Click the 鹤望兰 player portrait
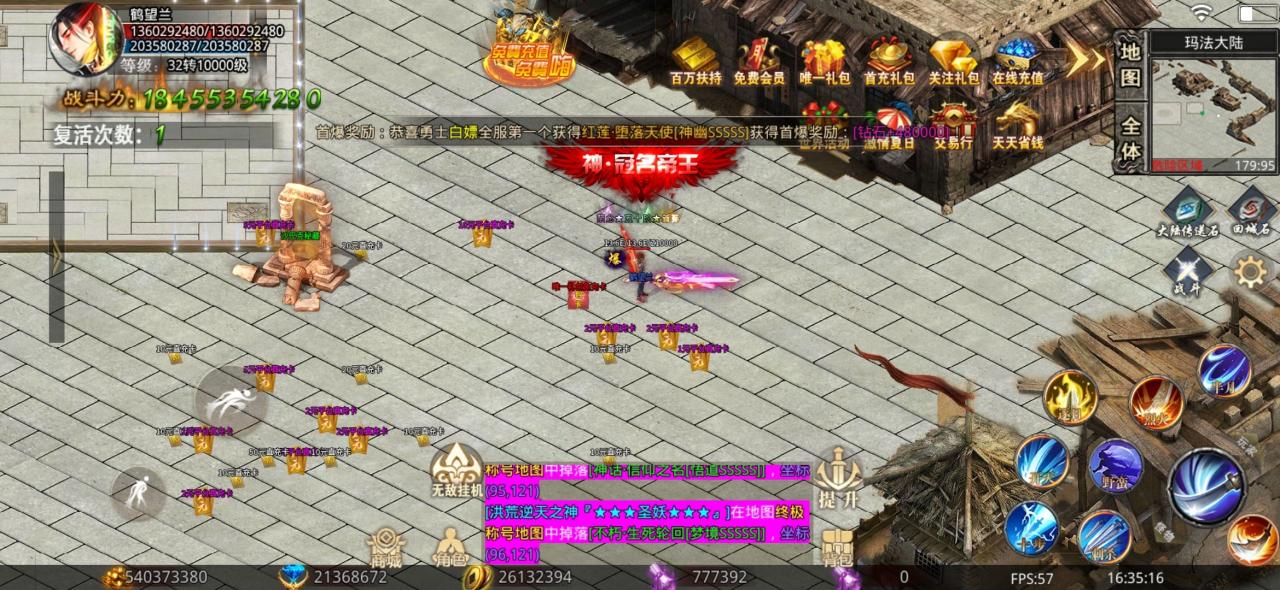1280x590 pixels. tap(87, 40)
